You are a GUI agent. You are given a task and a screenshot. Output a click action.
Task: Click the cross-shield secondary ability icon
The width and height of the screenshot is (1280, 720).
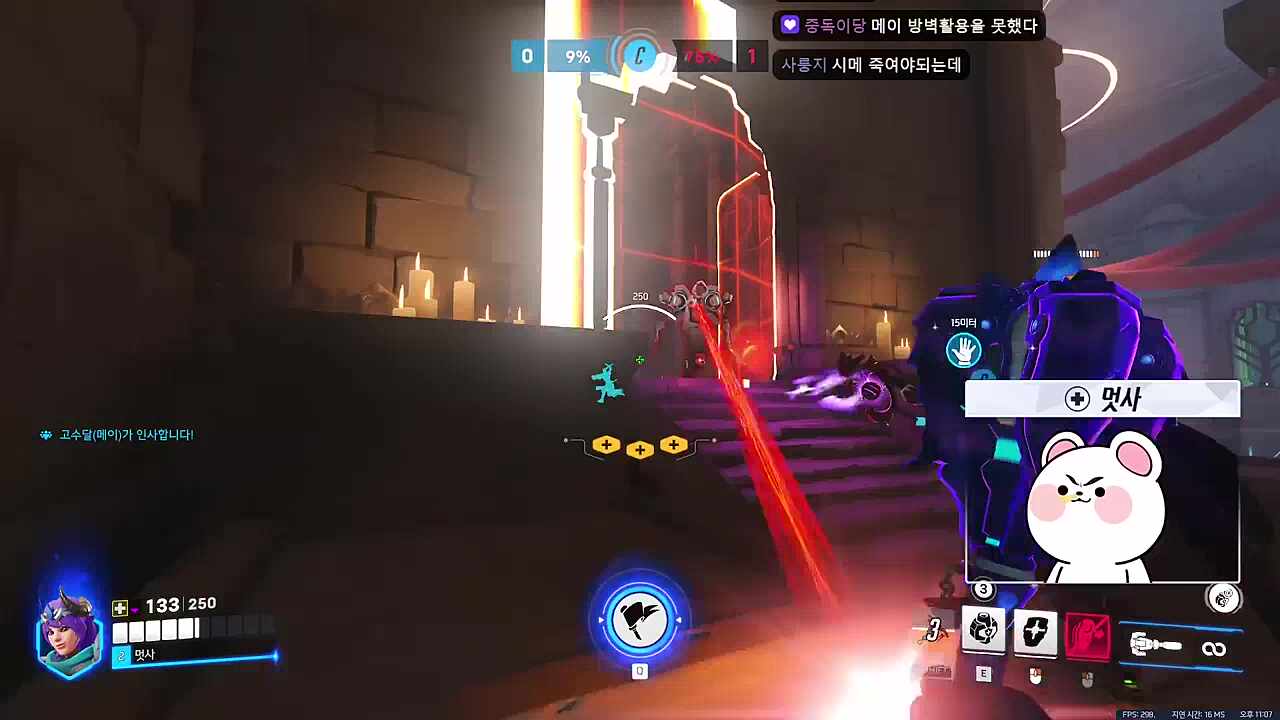point(1036,632)
